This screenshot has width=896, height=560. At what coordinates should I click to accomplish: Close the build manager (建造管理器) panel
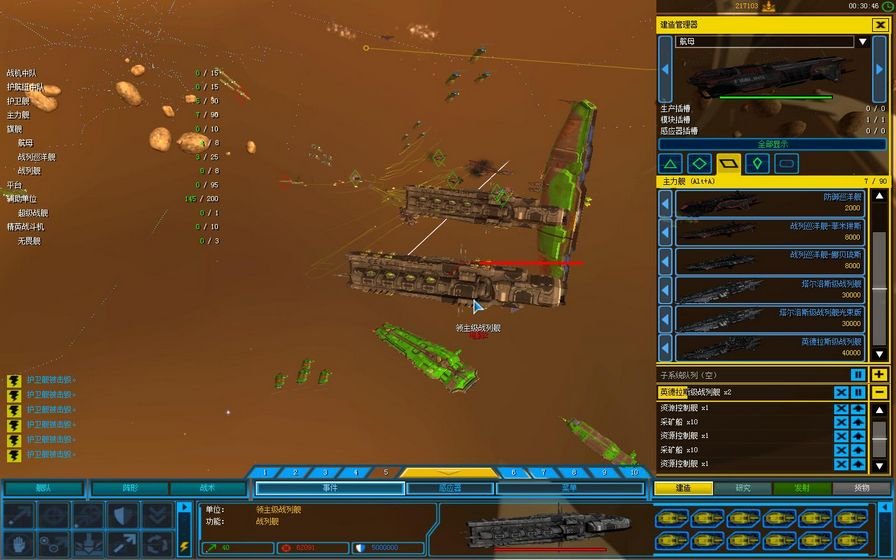tap(878, 23)
